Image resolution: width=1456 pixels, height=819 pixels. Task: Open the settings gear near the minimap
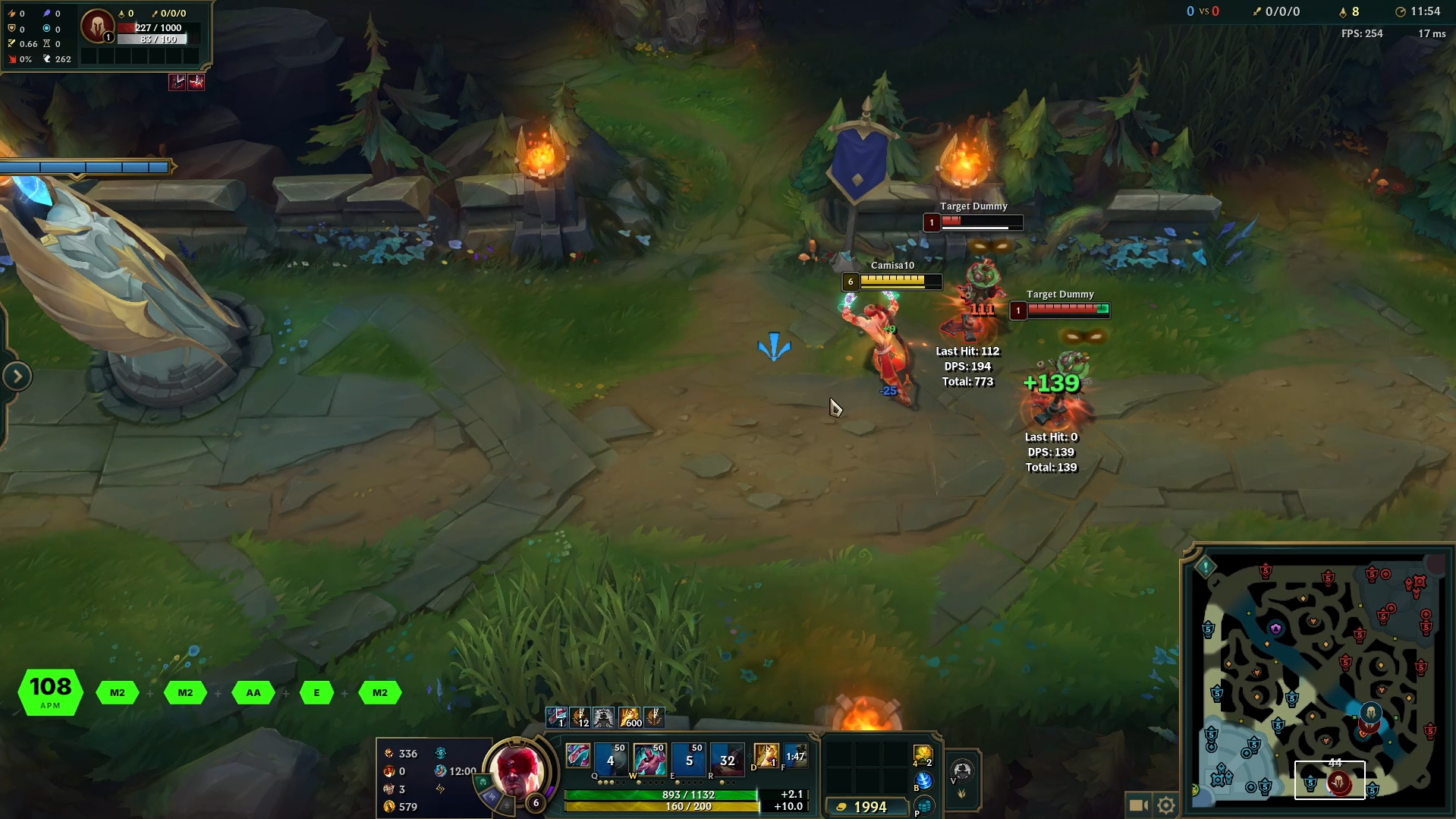(1165, 804)
